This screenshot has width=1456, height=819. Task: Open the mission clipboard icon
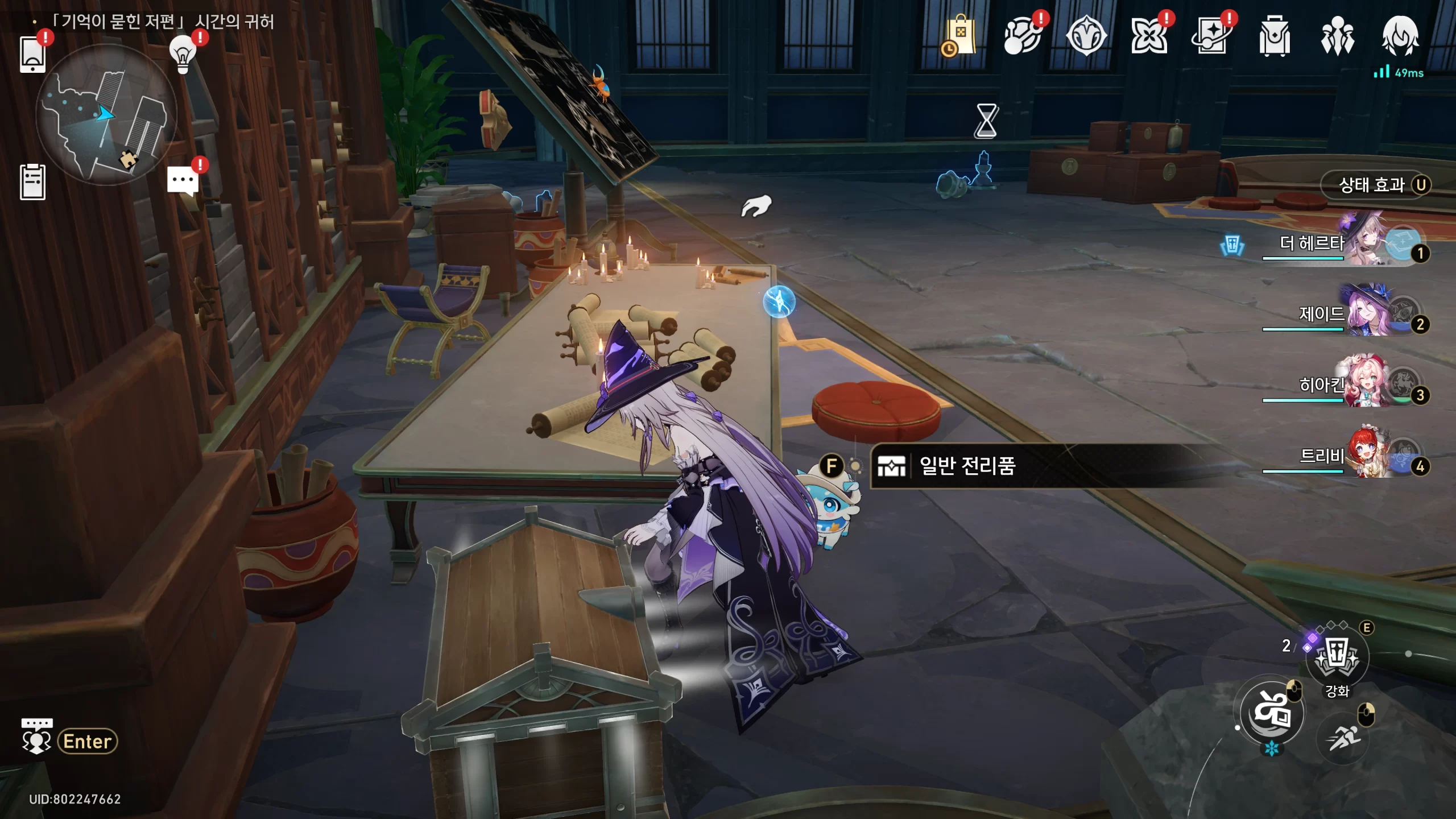click(x=32, y=182)
